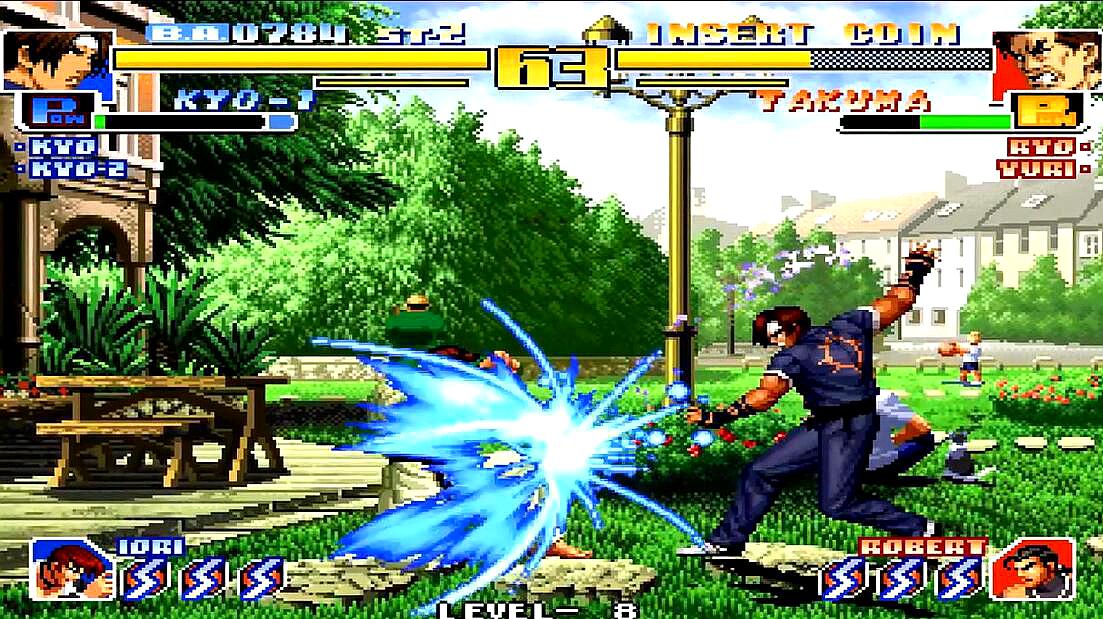
Task: Select the Robert striker portrait
Action: point(1032,569)
